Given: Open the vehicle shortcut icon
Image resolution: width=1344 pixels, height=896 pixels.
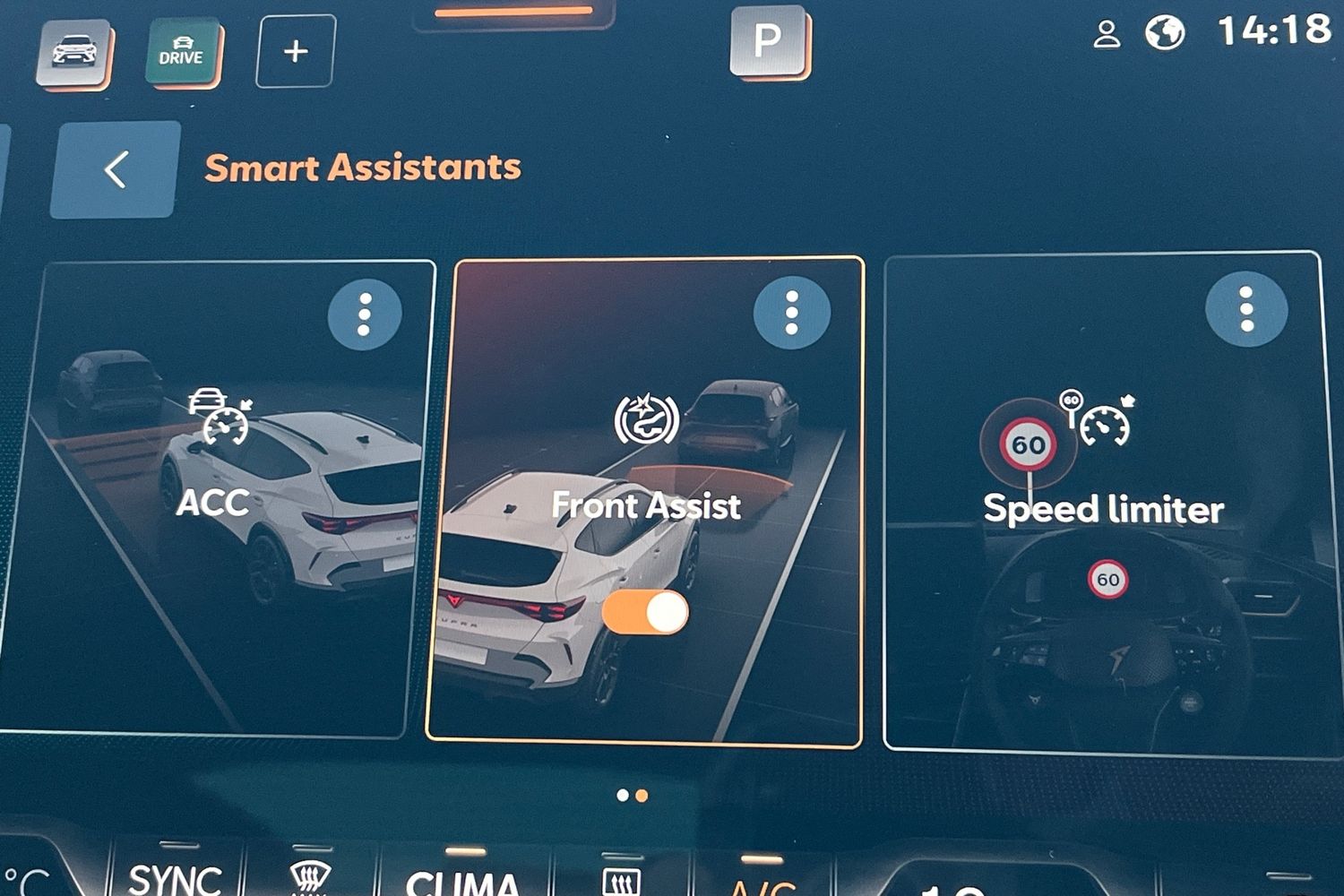Looking at the screenshot, I should tap(75, 52).
